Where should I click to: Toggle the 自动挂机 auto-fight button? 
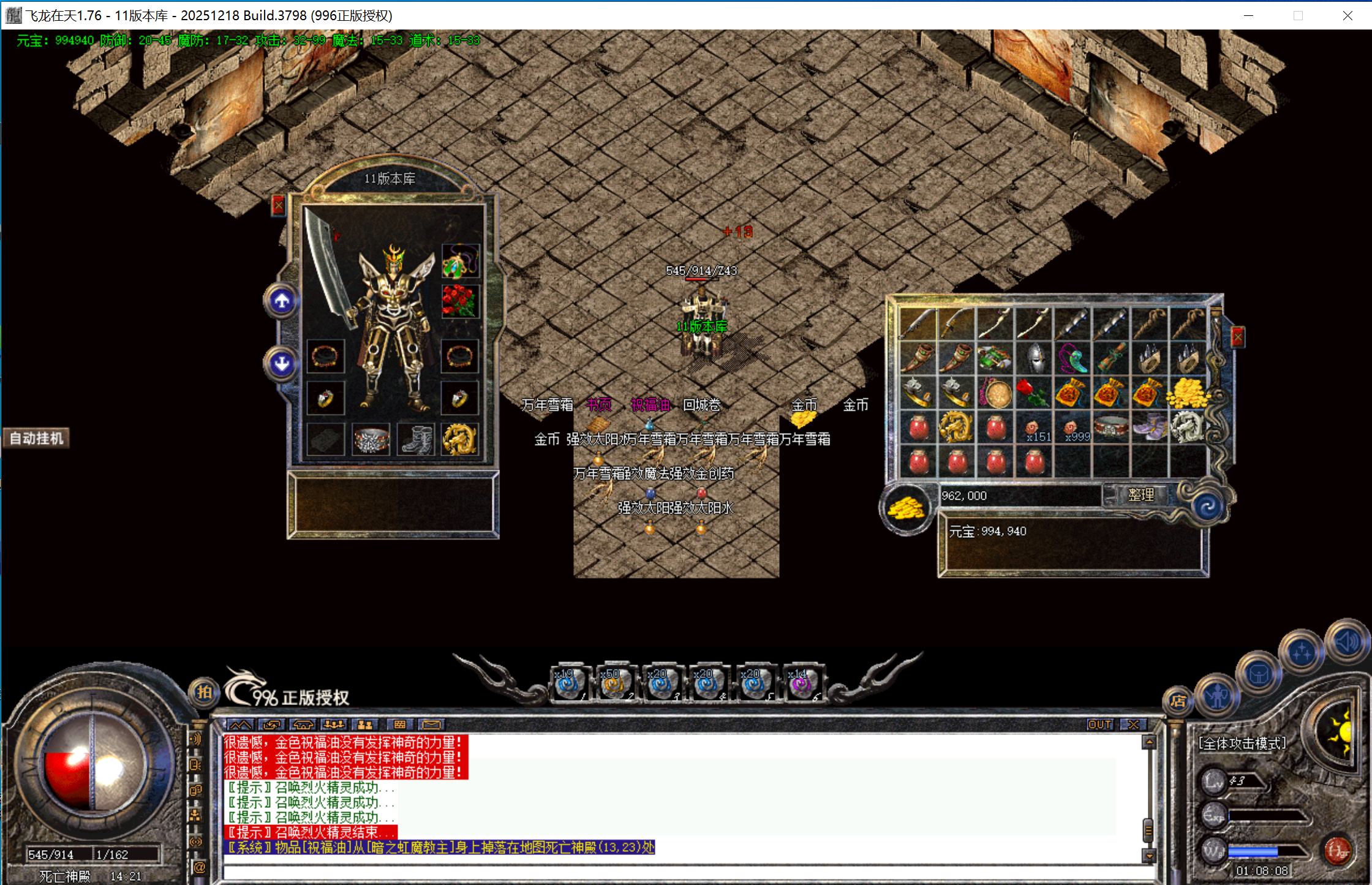pos(37,439)
